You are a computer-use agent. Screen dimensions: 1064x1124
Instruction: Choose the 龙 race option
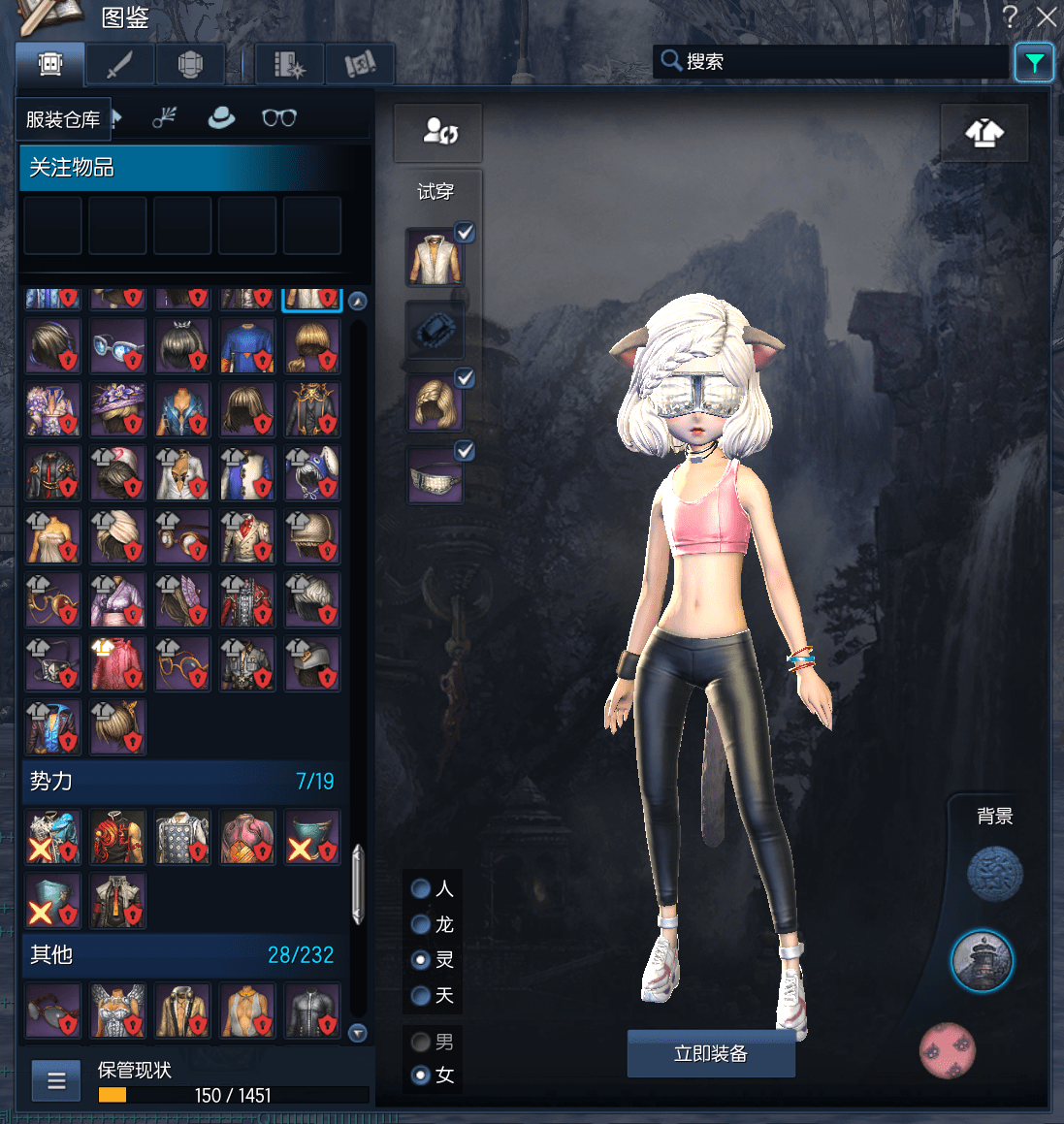point(421,924)
